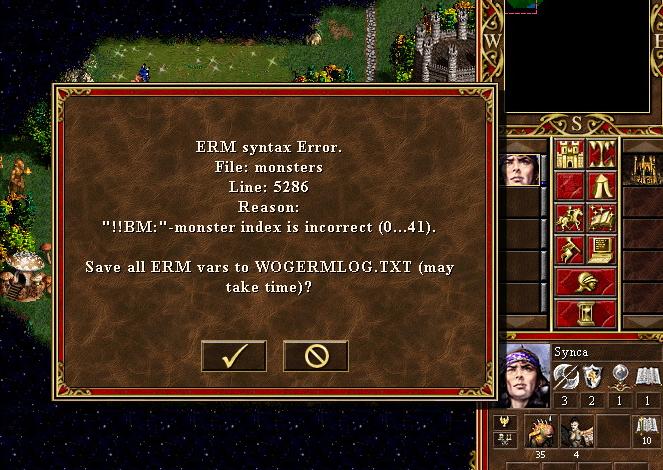The height and width of the screenshot is (470, 663).
Task: Decline saving with the cancel button
Action: [315, 356]
